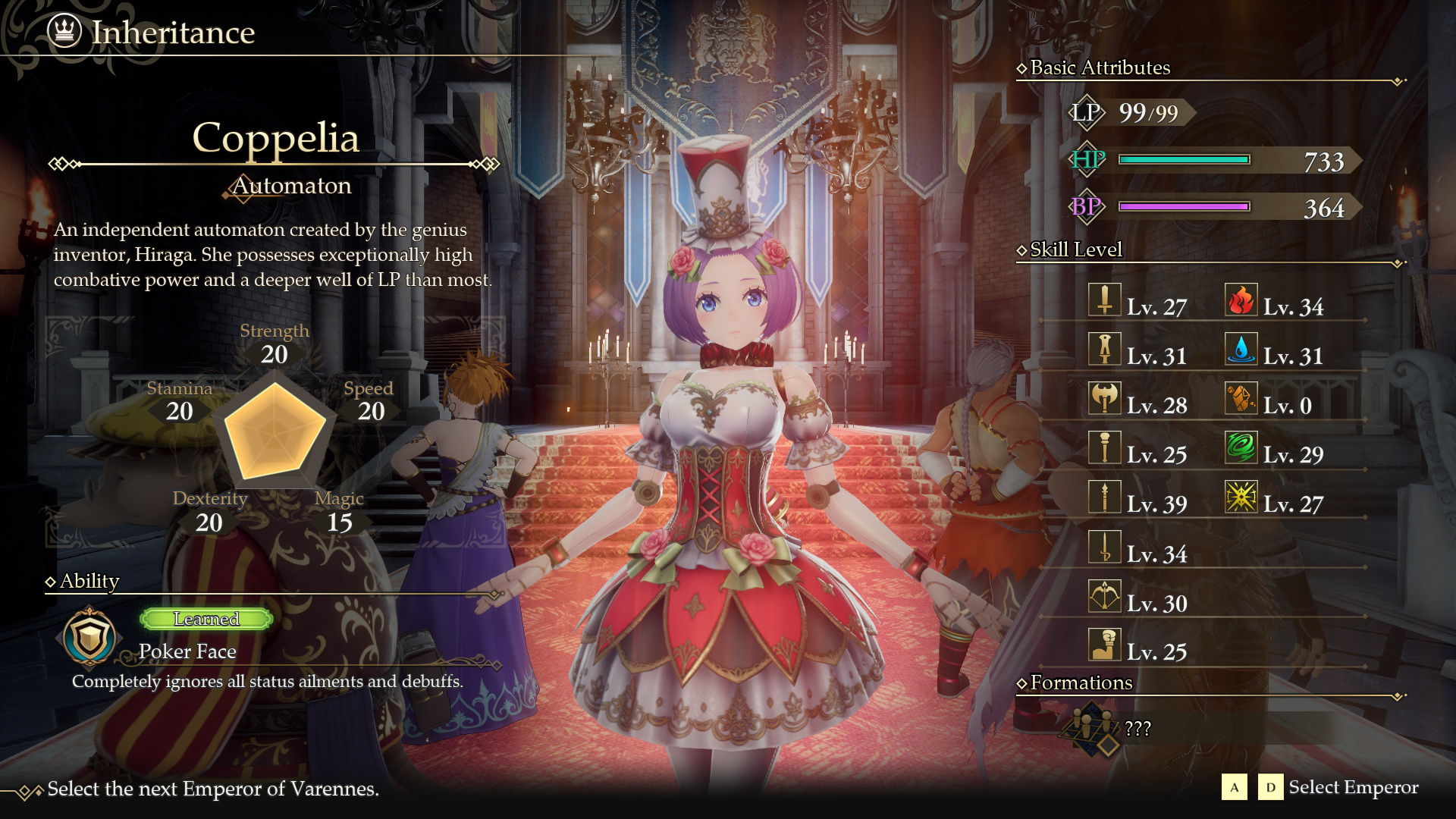
Task: Click the crown icon beside Inheritance
Action: point(64,31)
